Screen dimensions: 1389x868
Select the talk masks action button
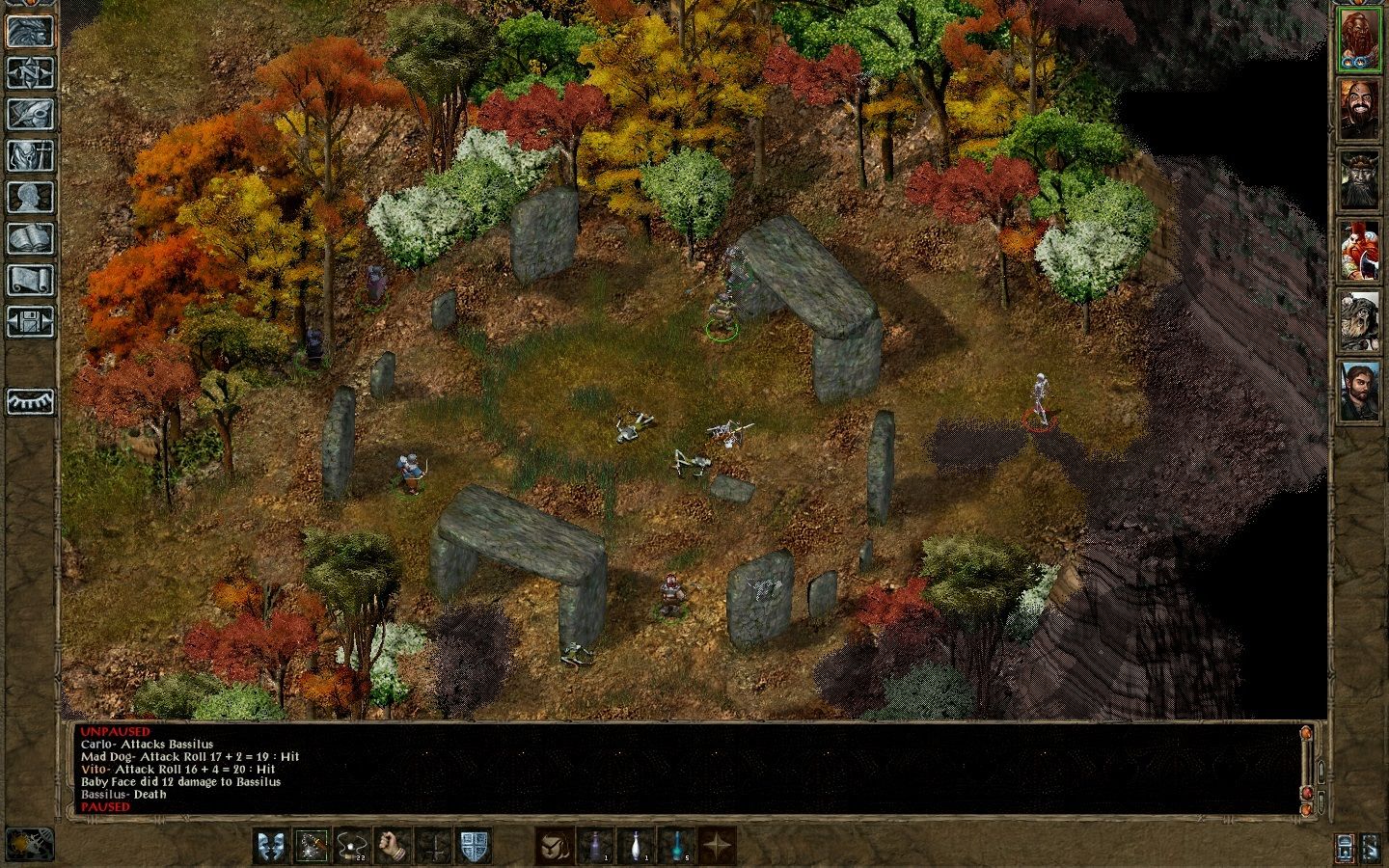[270, 845]
